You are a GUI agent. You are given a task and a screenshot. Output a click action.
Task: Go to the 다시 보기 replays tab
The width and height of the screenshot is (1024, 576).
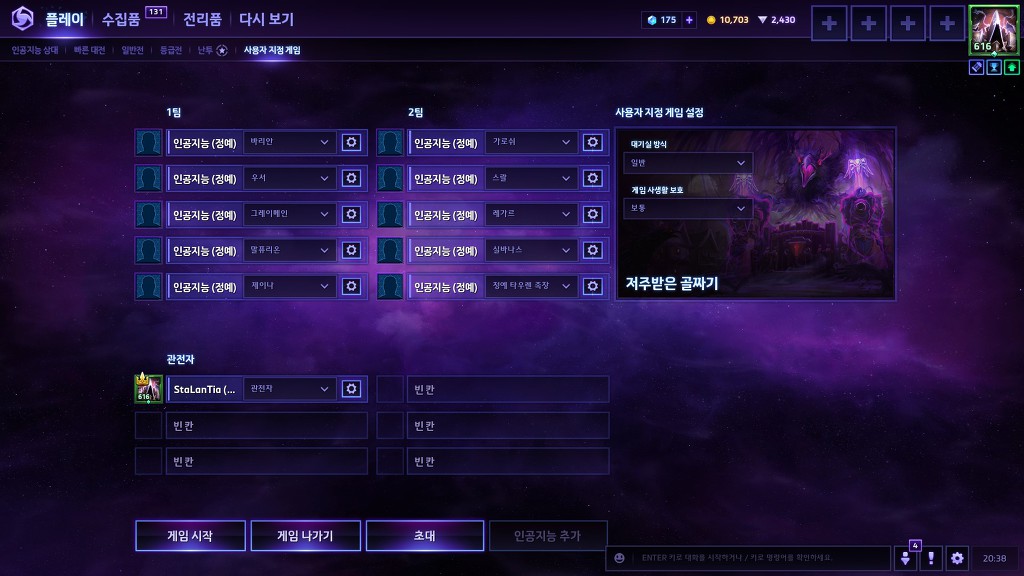tap(266, 19)
